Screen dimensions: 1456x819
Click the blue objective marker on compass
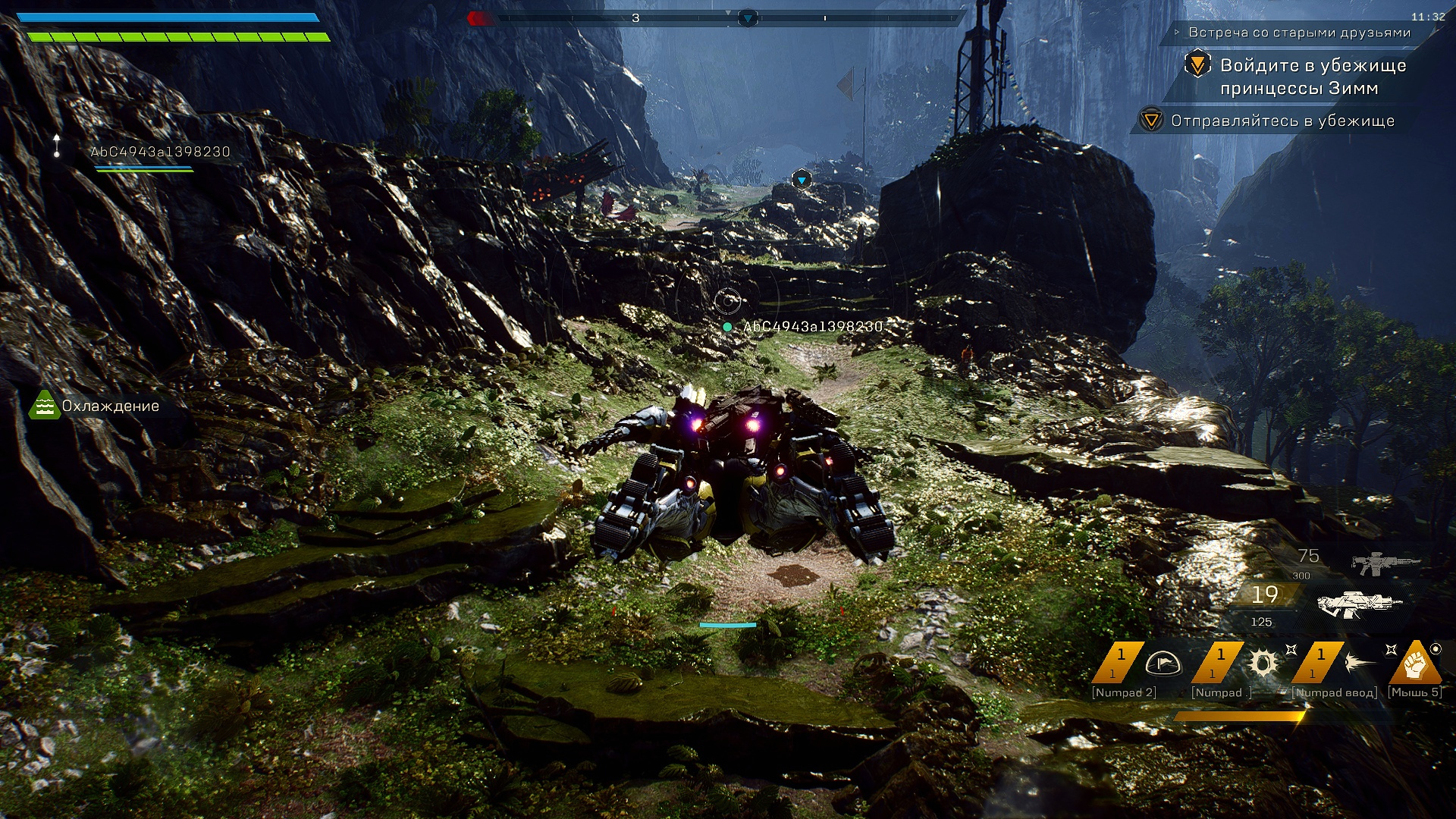click(748, 17)
